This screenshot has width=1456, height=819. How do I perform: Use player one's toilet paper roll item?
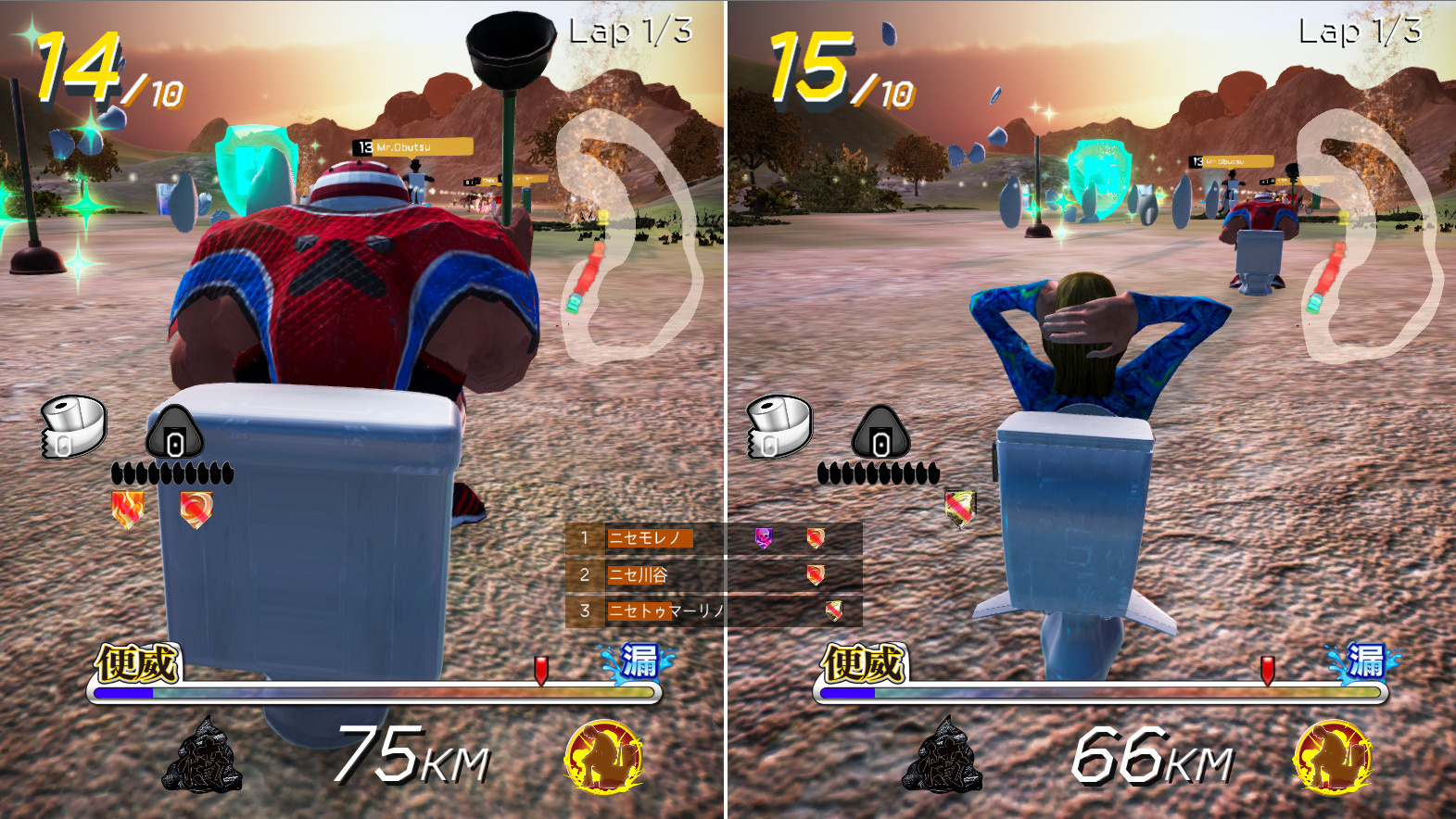pos(73,428)
